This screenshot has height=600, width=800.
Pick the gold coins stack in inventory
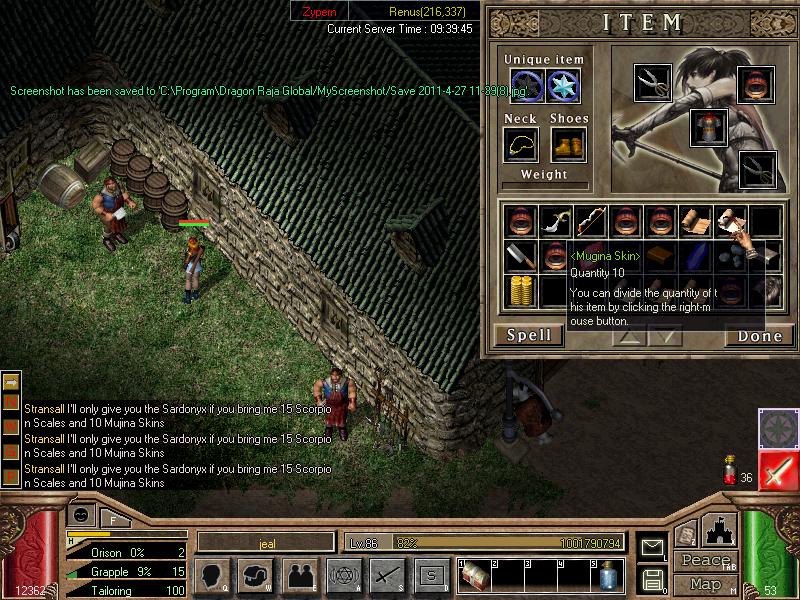(x=518, y=291)
